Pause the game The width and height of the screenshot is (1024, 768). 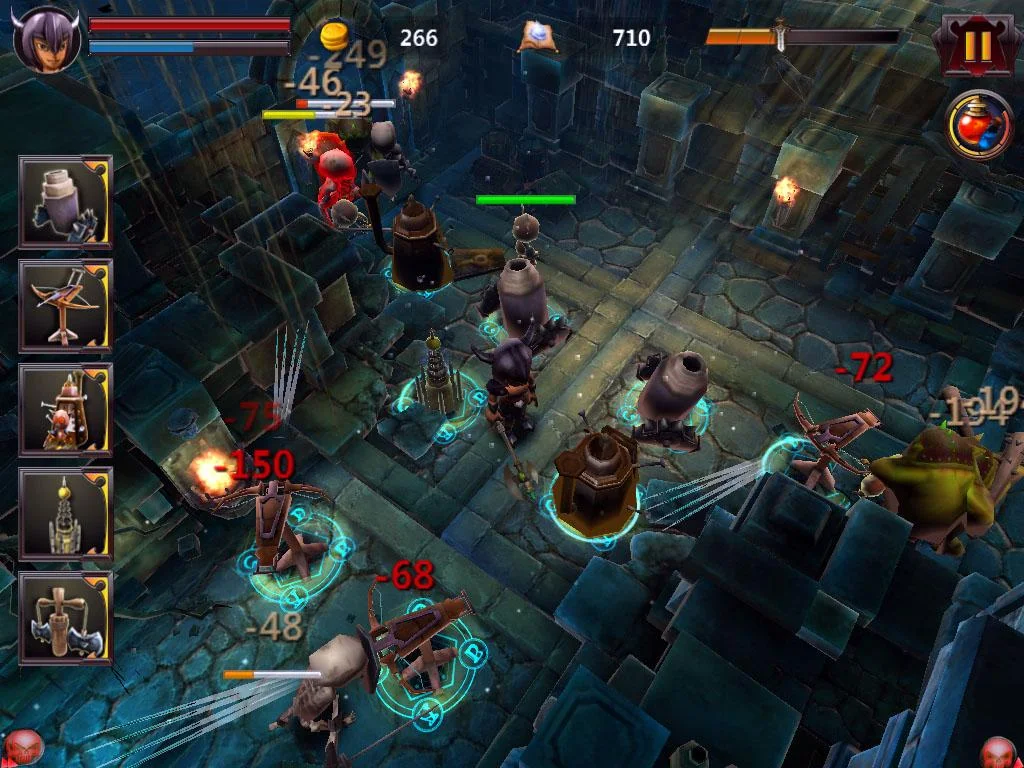click(x=978, y=44)
